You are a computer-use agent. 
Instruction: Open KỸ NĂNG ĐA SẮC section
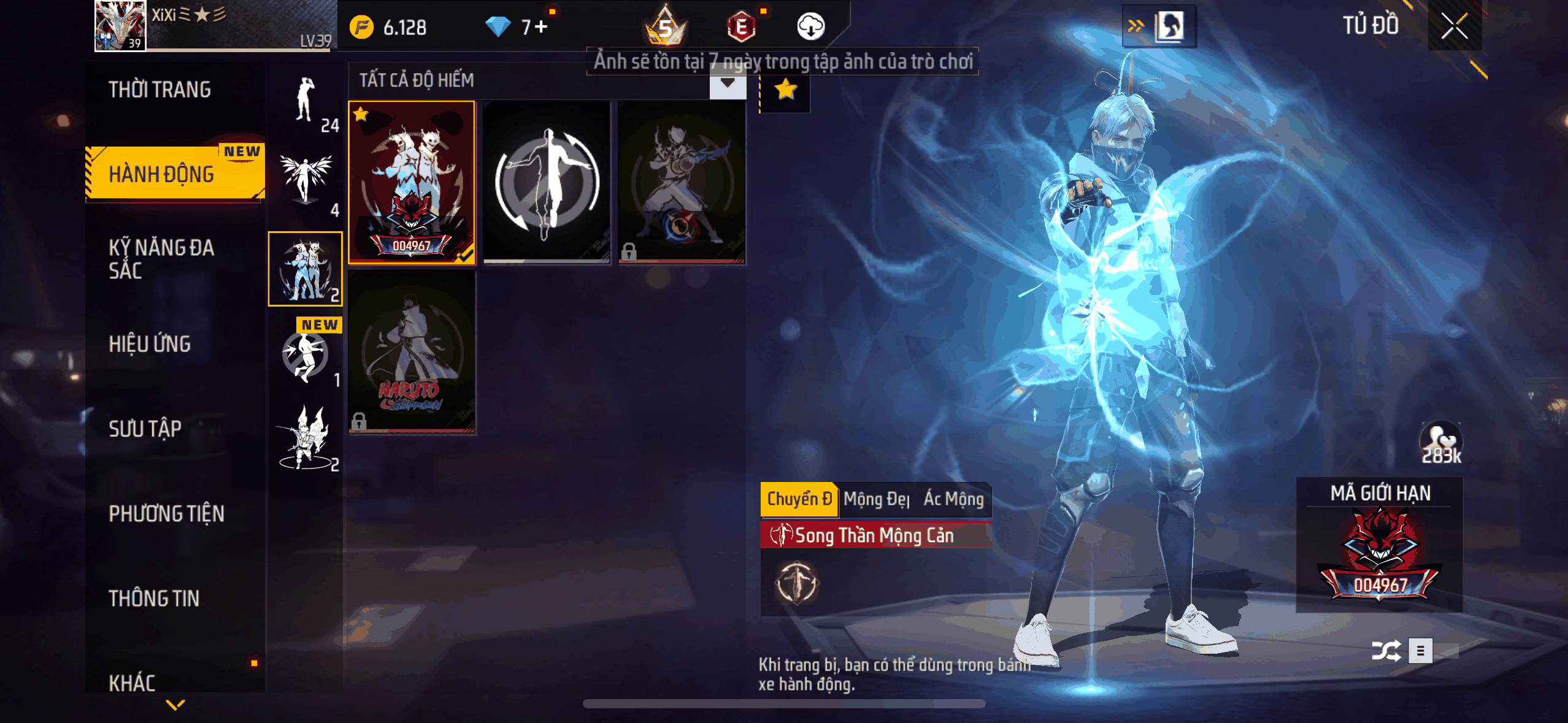[x=162, y=259]
